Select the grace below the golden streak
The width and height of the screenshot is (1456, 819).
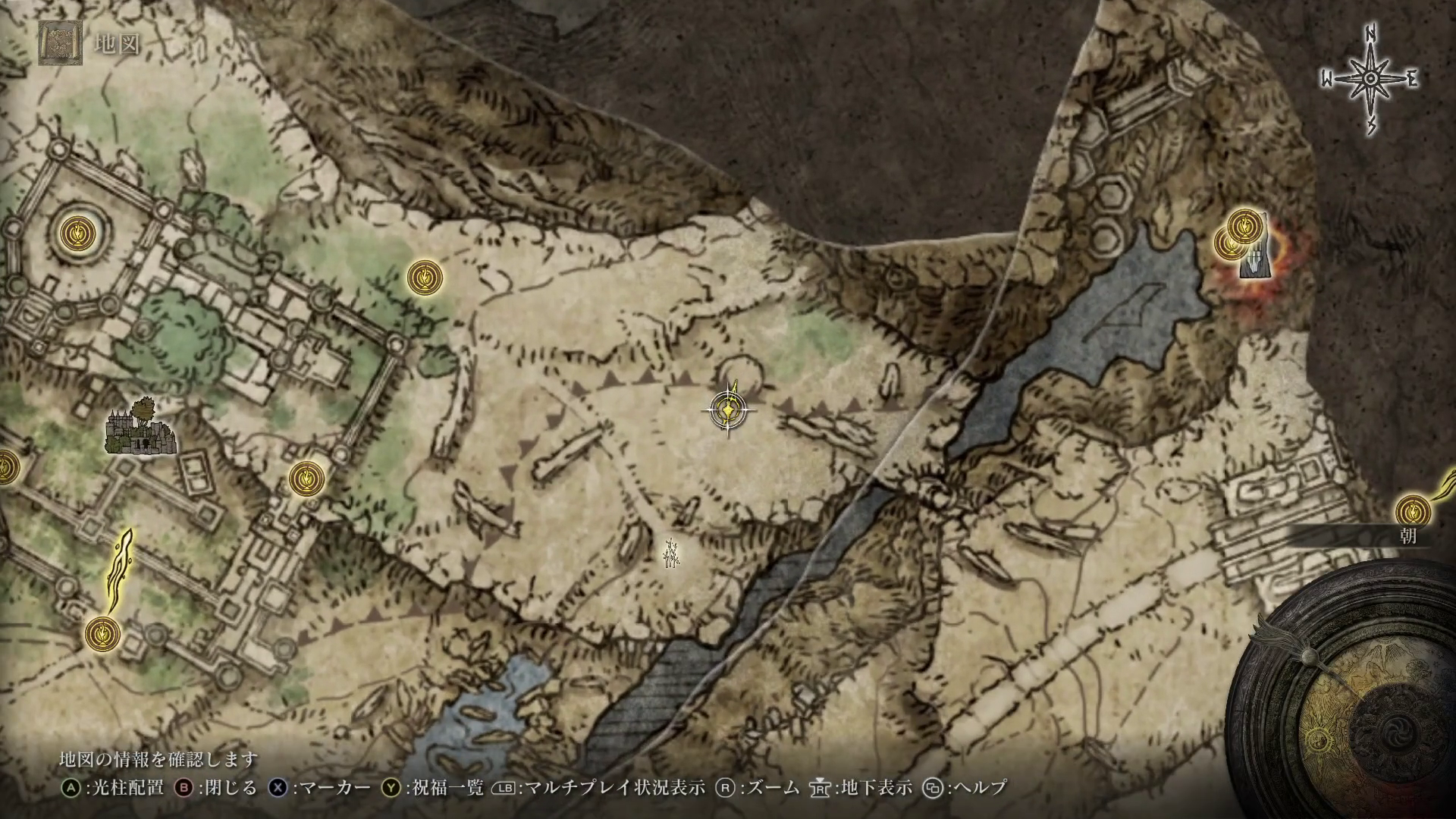[102, 632]
